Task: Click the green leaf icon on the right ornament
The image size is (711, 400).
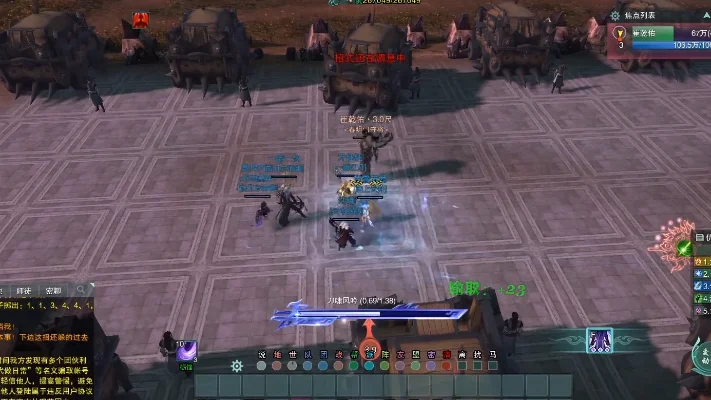Action: [x=684, y=248]
